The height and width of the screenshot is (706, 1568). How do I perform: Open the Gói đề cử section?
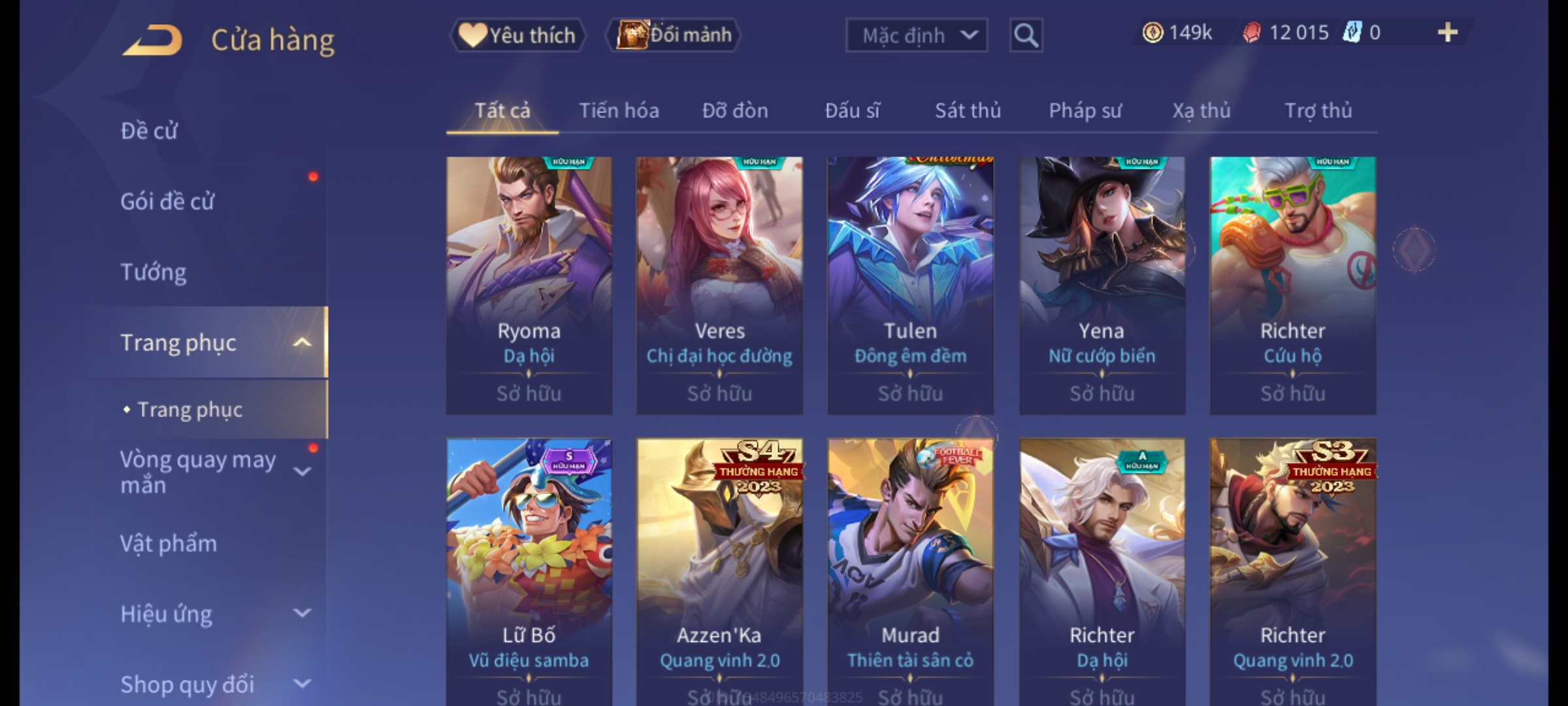click(x=167, y=201)
